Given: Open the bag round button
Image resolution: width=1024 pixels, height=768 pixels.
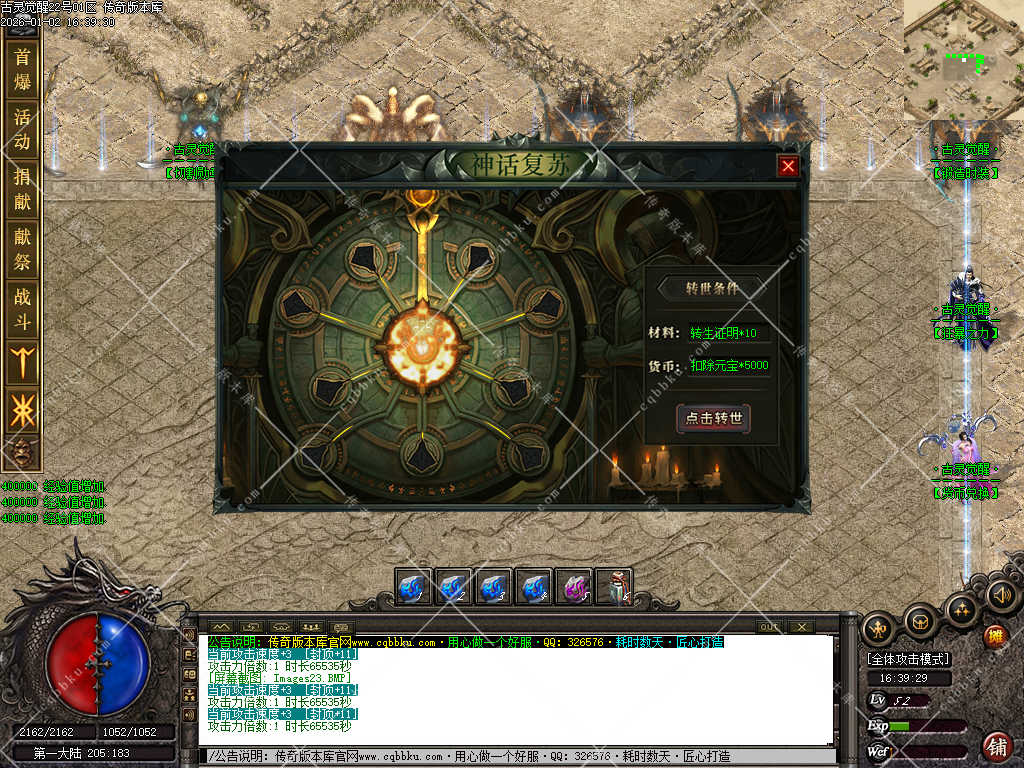Looking at the screenshot, I should coord(921,622).
